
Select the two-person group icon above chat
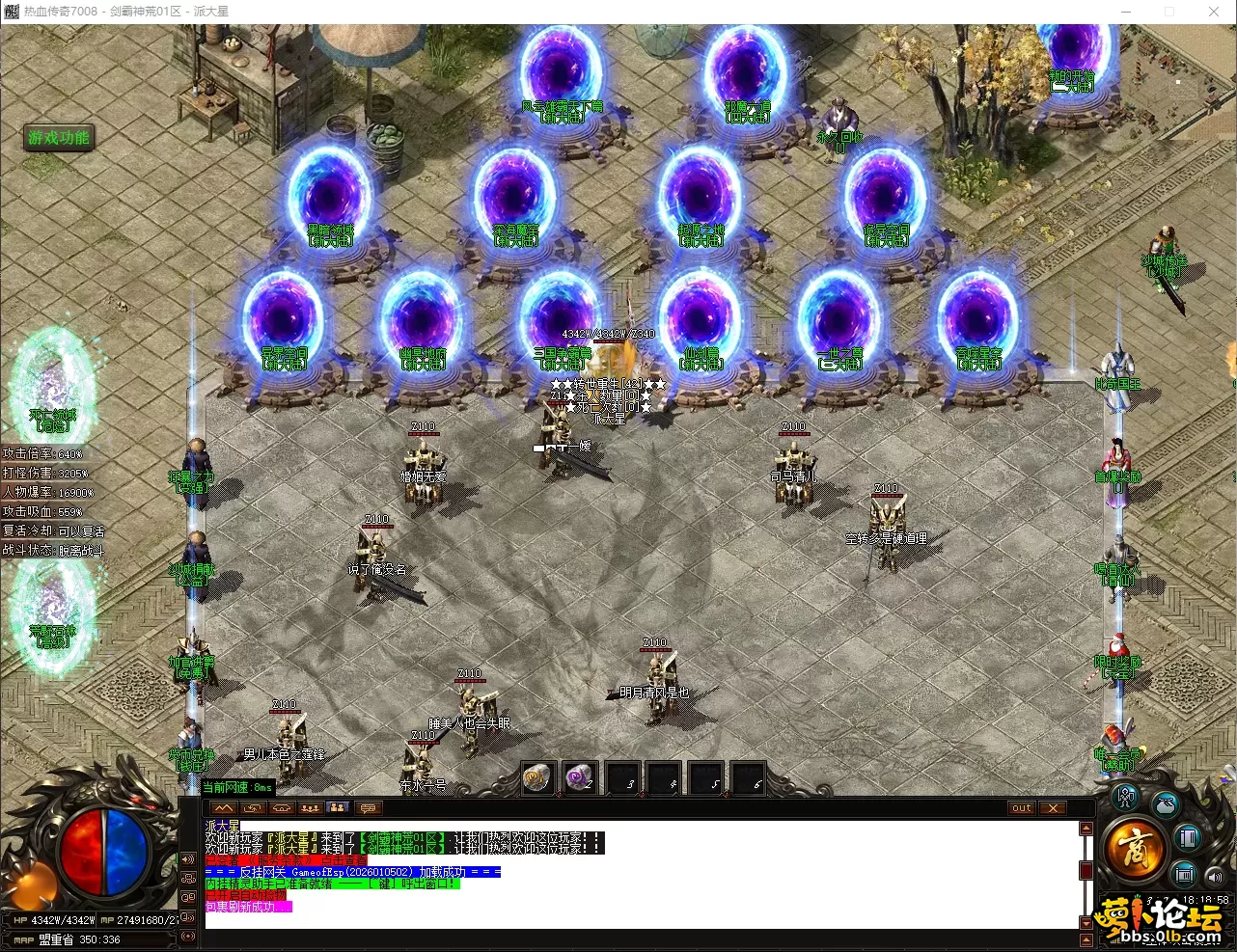pos(338,808)
